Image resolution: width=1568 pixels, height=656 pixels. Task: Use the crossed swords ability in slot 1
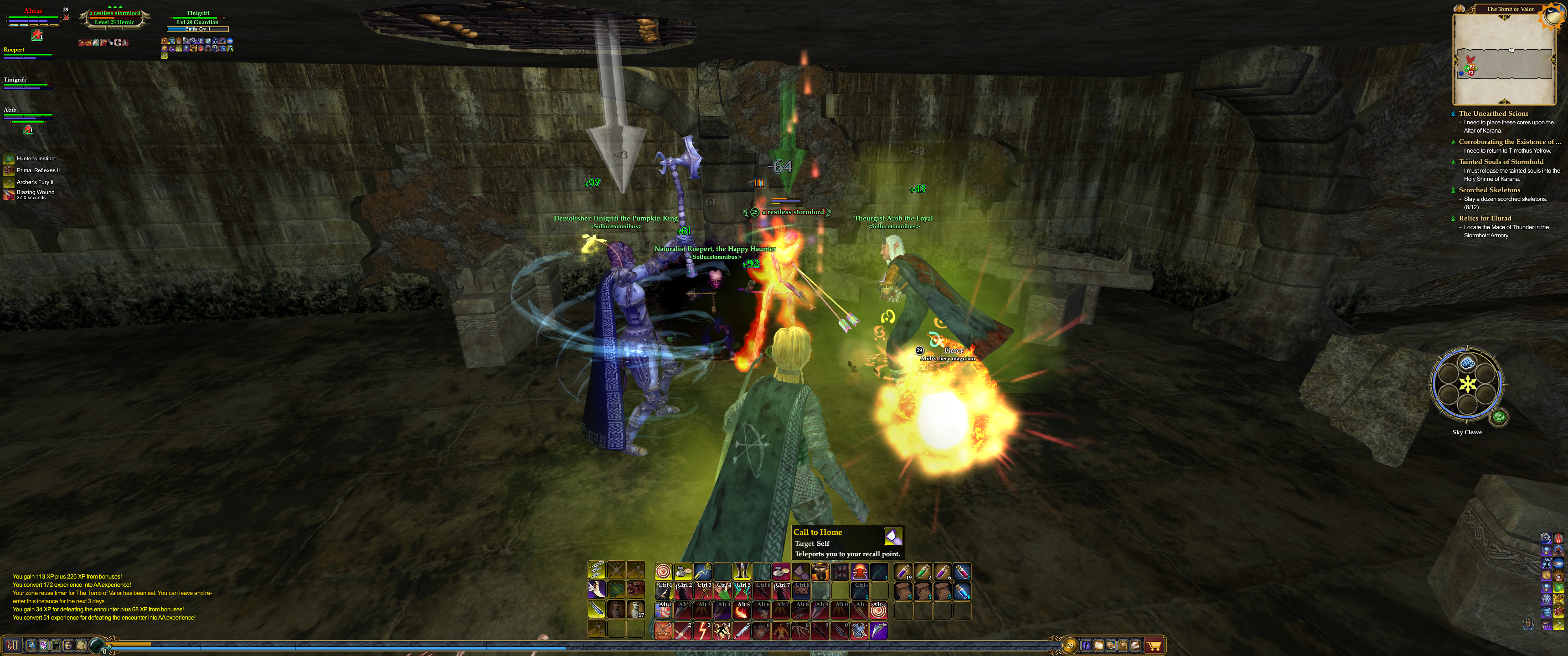[x=664, y=630]
